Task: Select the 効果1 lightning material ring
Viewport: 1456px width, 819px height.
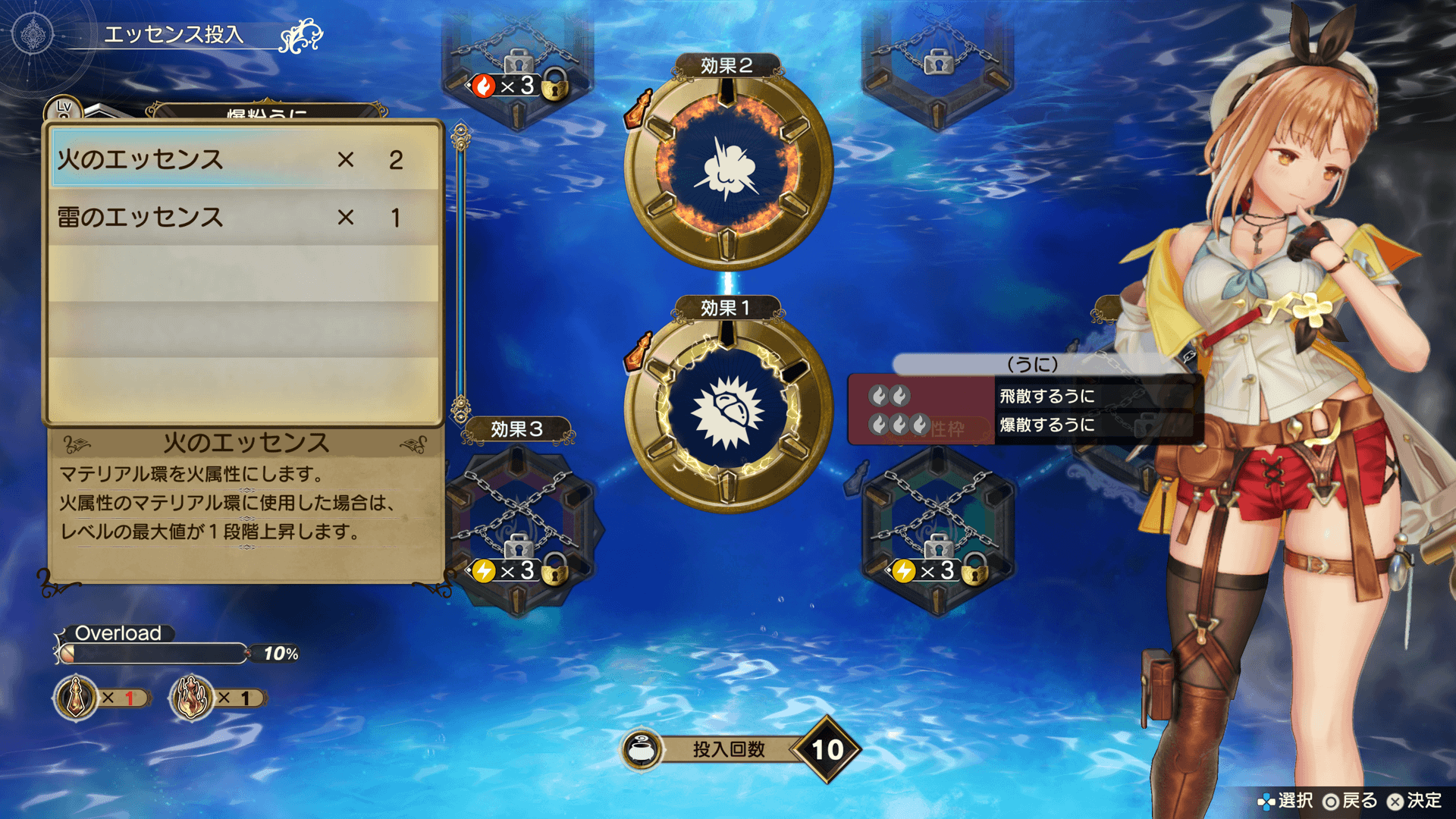Action: click(x=727, y=411)
